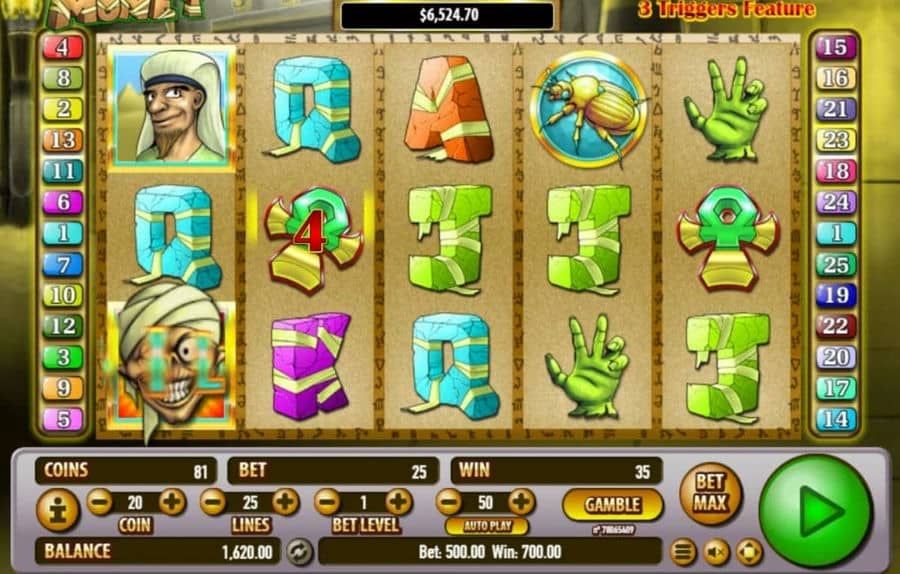Select payline 15 on the right
Screen dimensions: 900x574
836,47
